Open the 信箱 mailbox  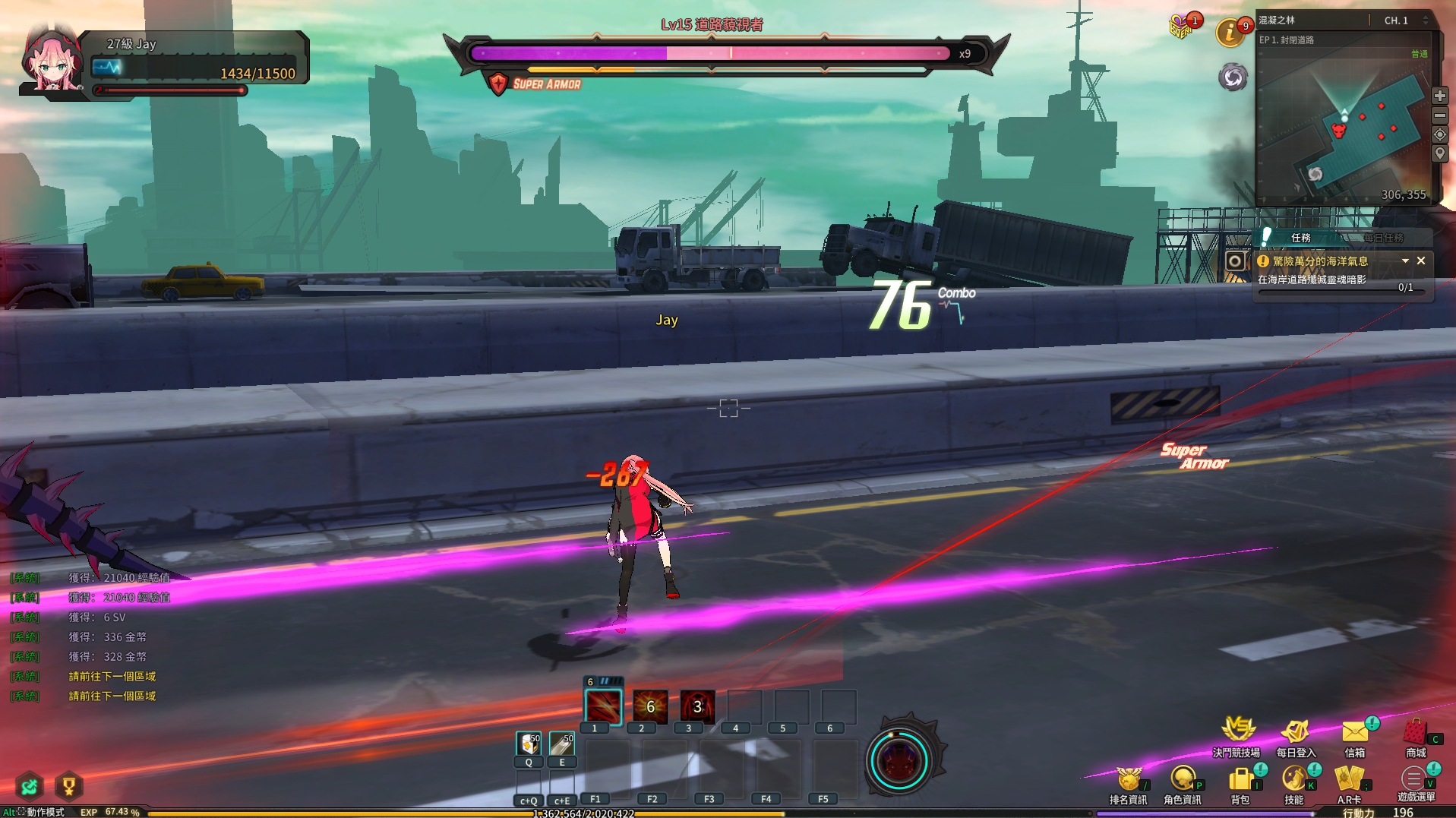[1355, 732]
